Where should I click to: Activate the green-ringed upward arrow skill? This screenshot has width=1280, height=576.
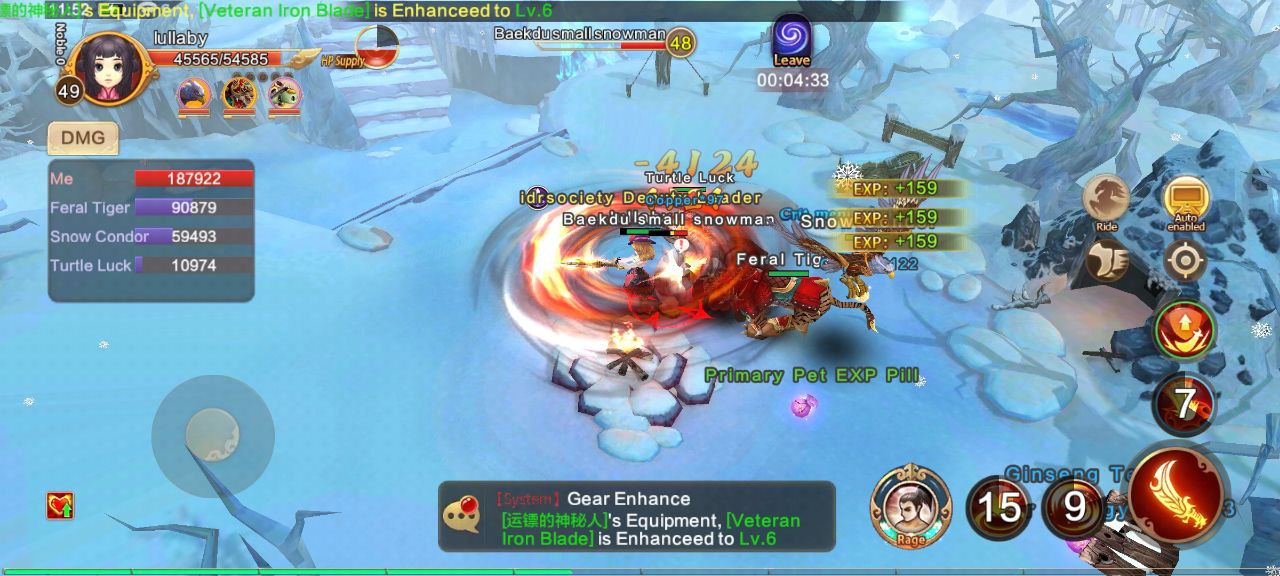pyautogui.click(x=1185, y=329)
